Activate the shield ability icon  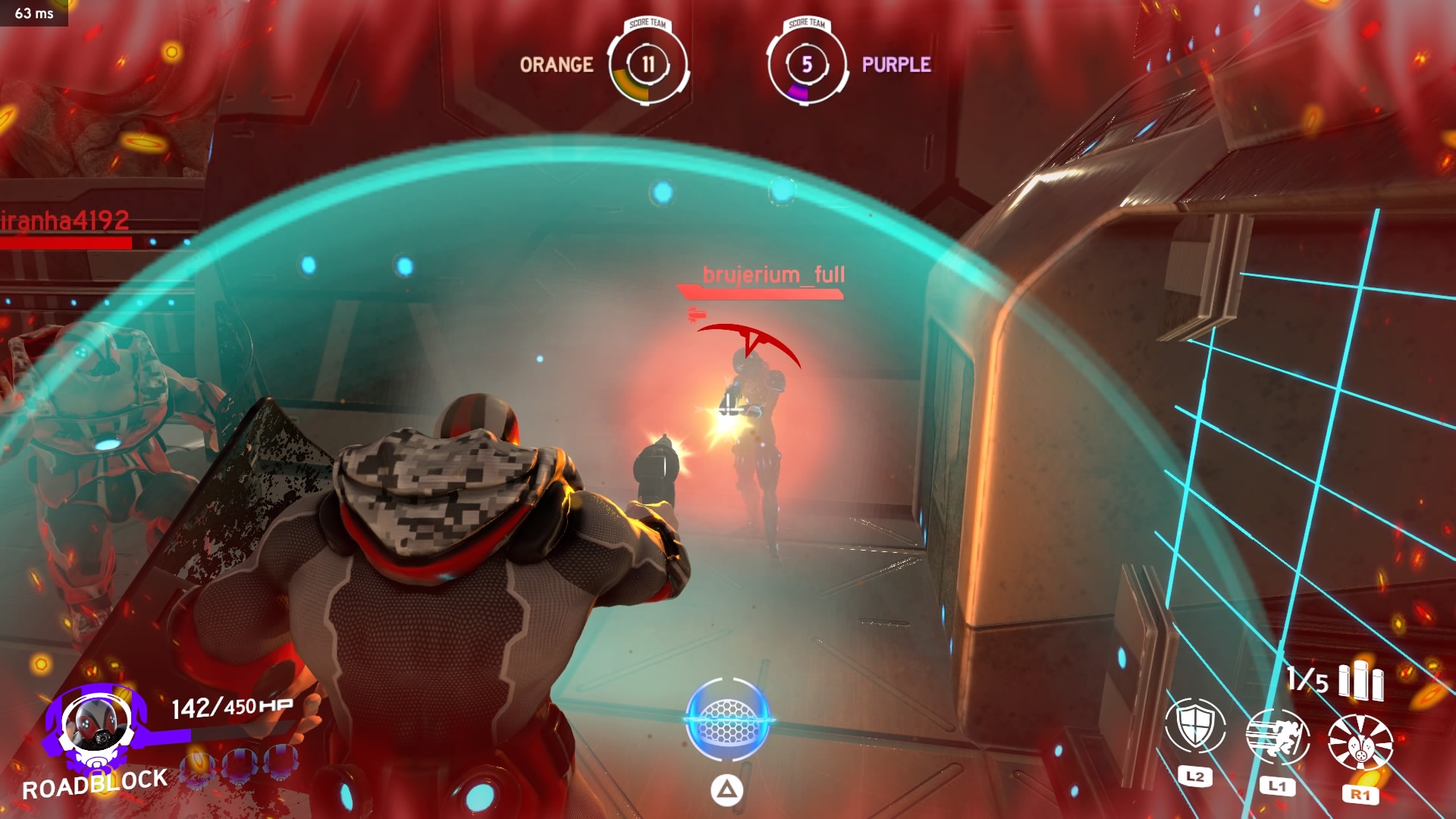click(x=1195, y=726)
